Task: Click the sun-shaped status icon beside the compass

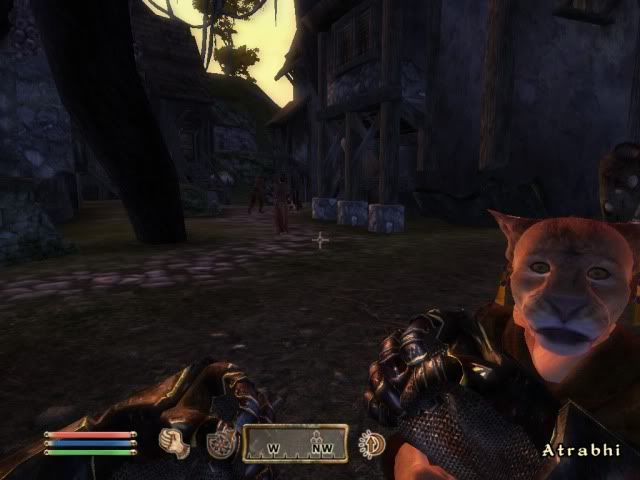Action: (372, 443)
